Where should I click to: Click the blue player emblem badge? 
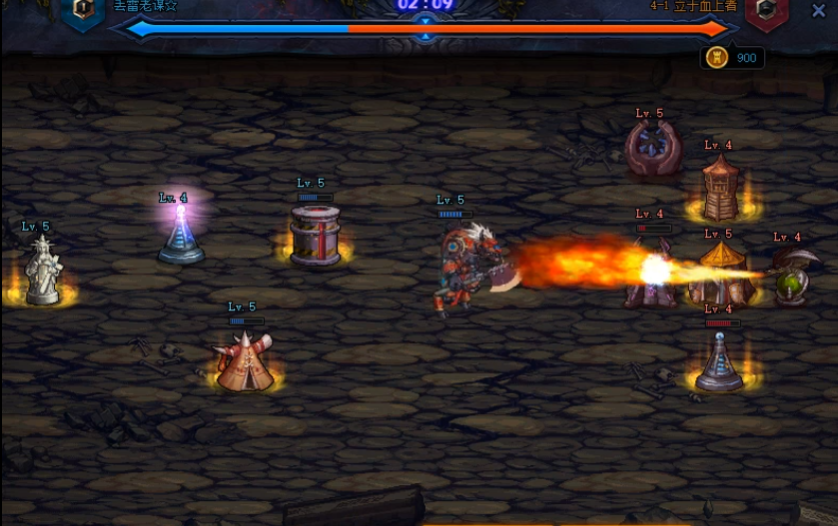[83, 10]
